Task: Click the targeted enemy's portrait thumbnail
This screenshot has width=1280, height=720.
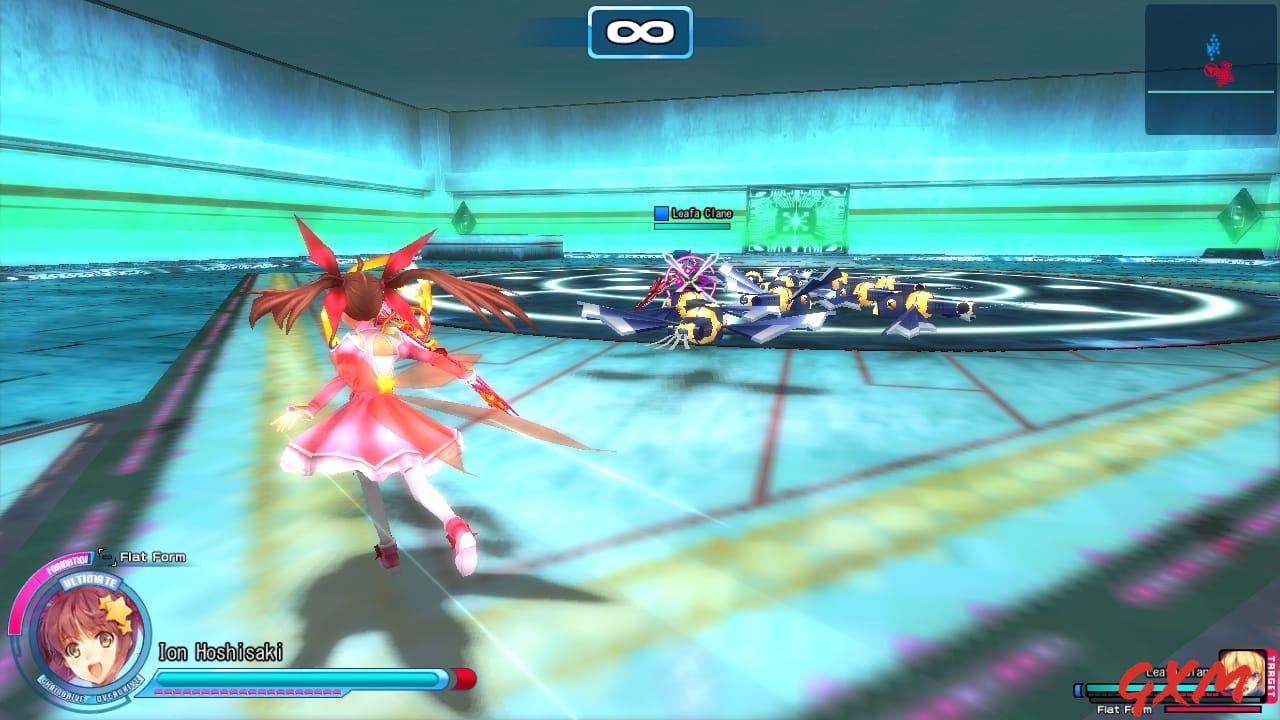Action: click(1240, 673)
